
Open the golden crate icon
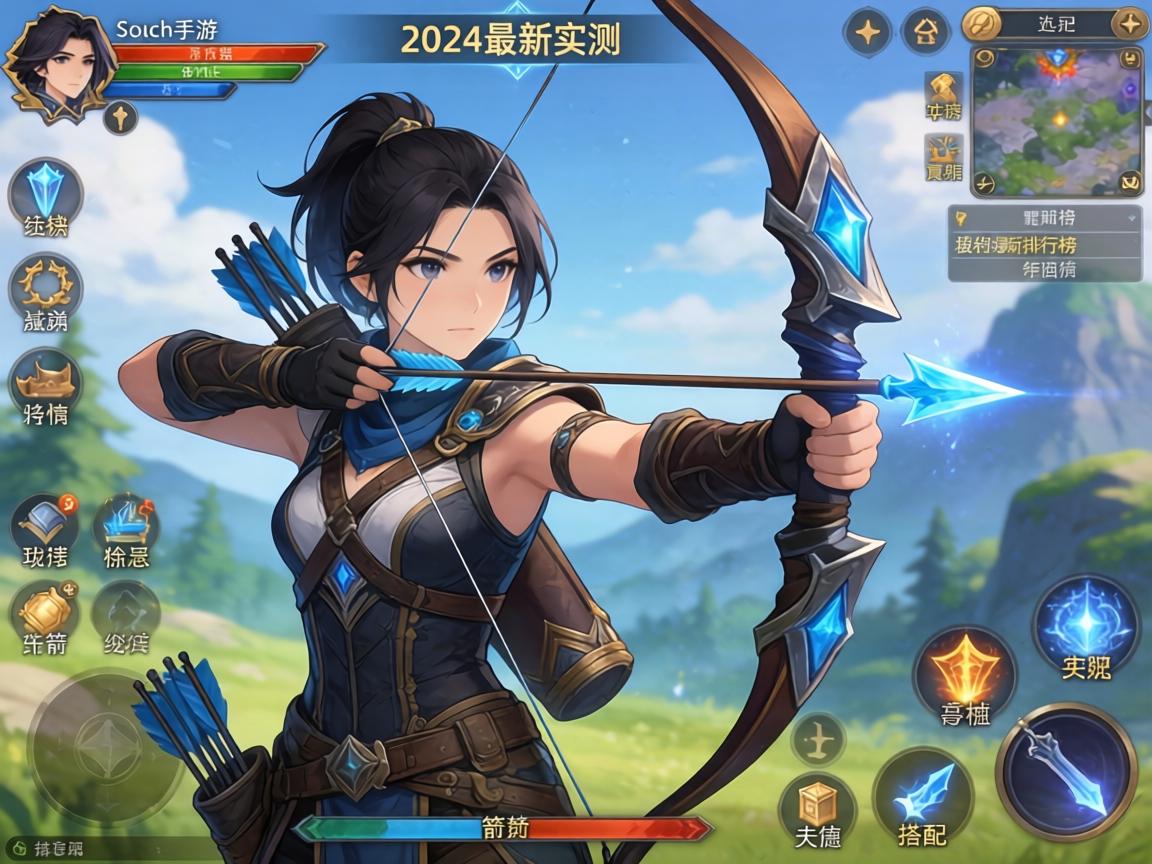[817, 805]
